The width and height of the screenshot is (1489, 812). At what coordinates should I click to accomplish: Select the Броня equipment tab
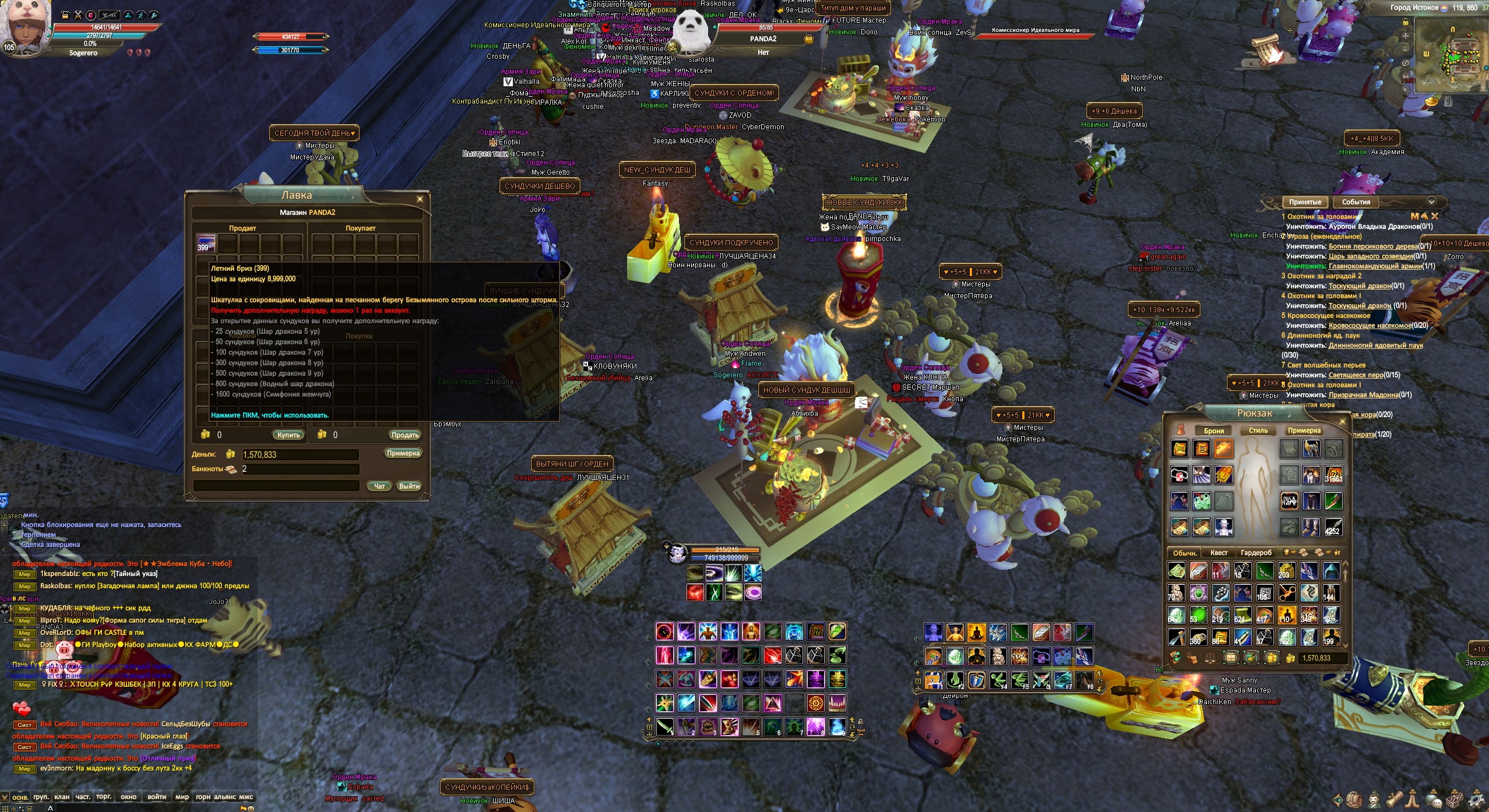pyautogui.click(x=1214, y=430)
